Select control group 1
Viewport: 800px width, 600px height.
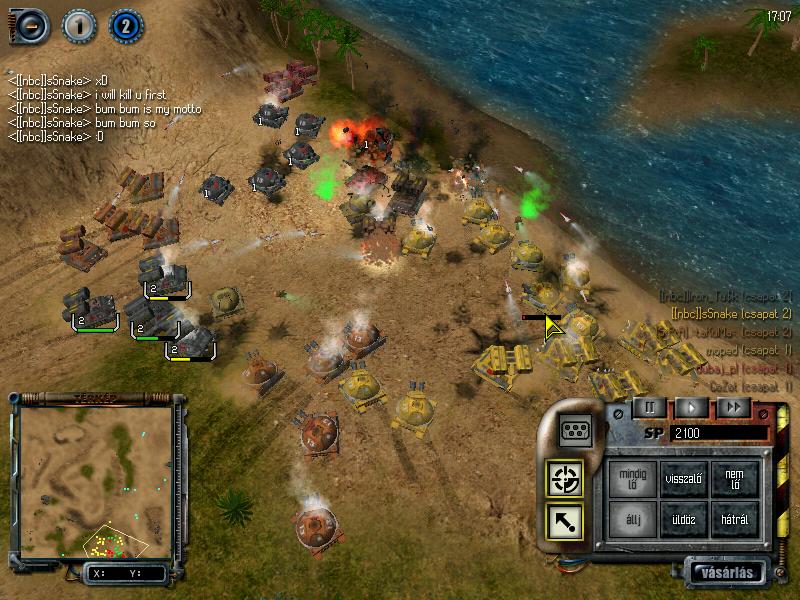[78, 26]
